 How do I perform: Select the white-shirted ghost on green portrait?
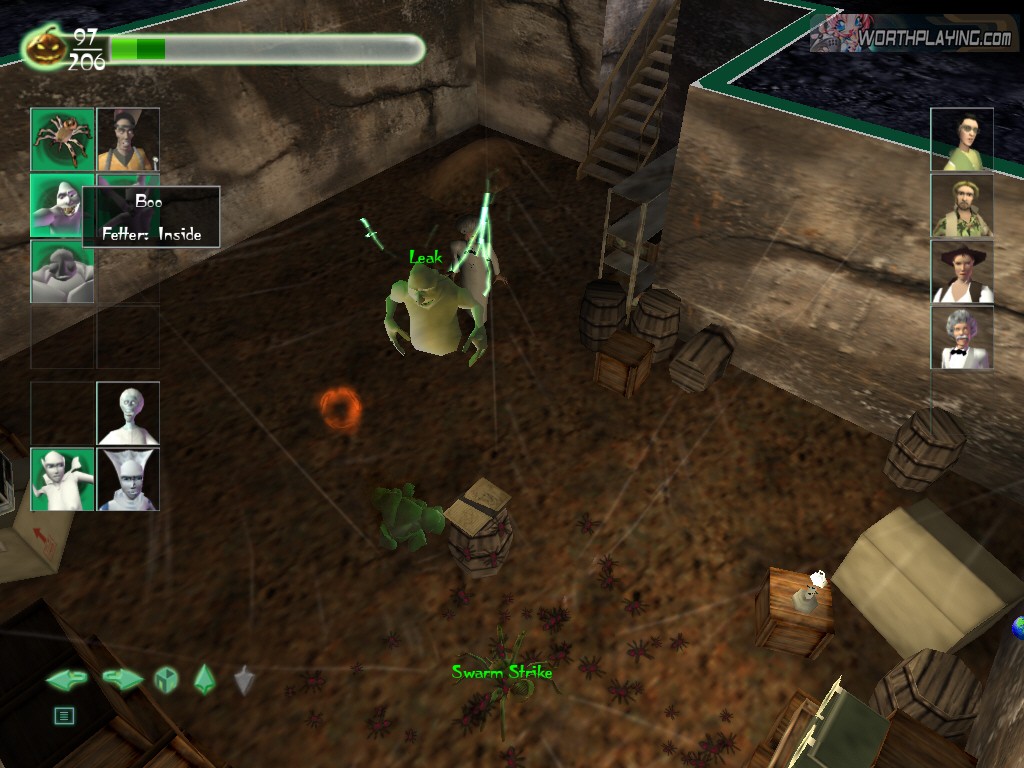tap(62, 479)
